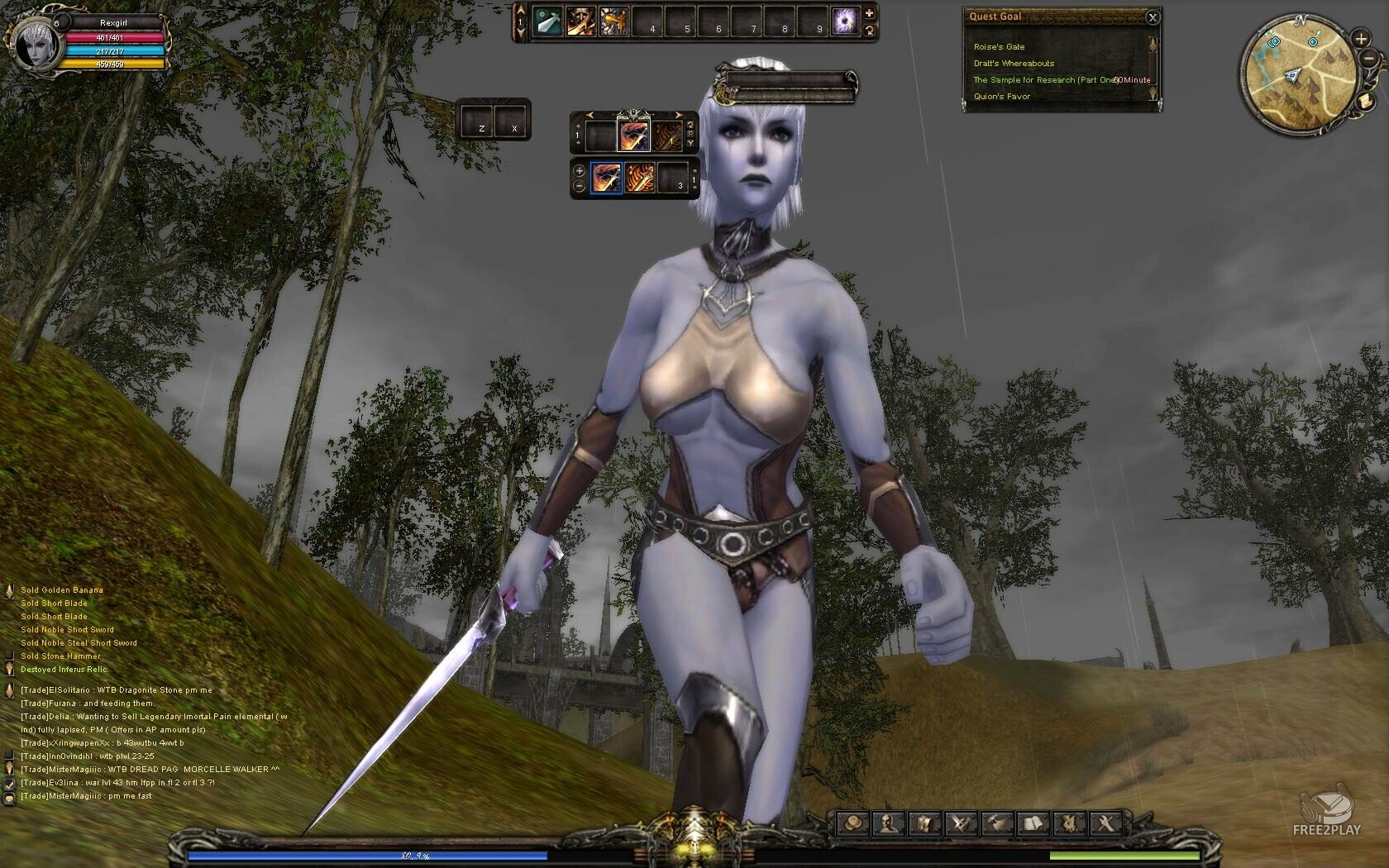Open the open book menu icon

click(x=1033, y=823)
